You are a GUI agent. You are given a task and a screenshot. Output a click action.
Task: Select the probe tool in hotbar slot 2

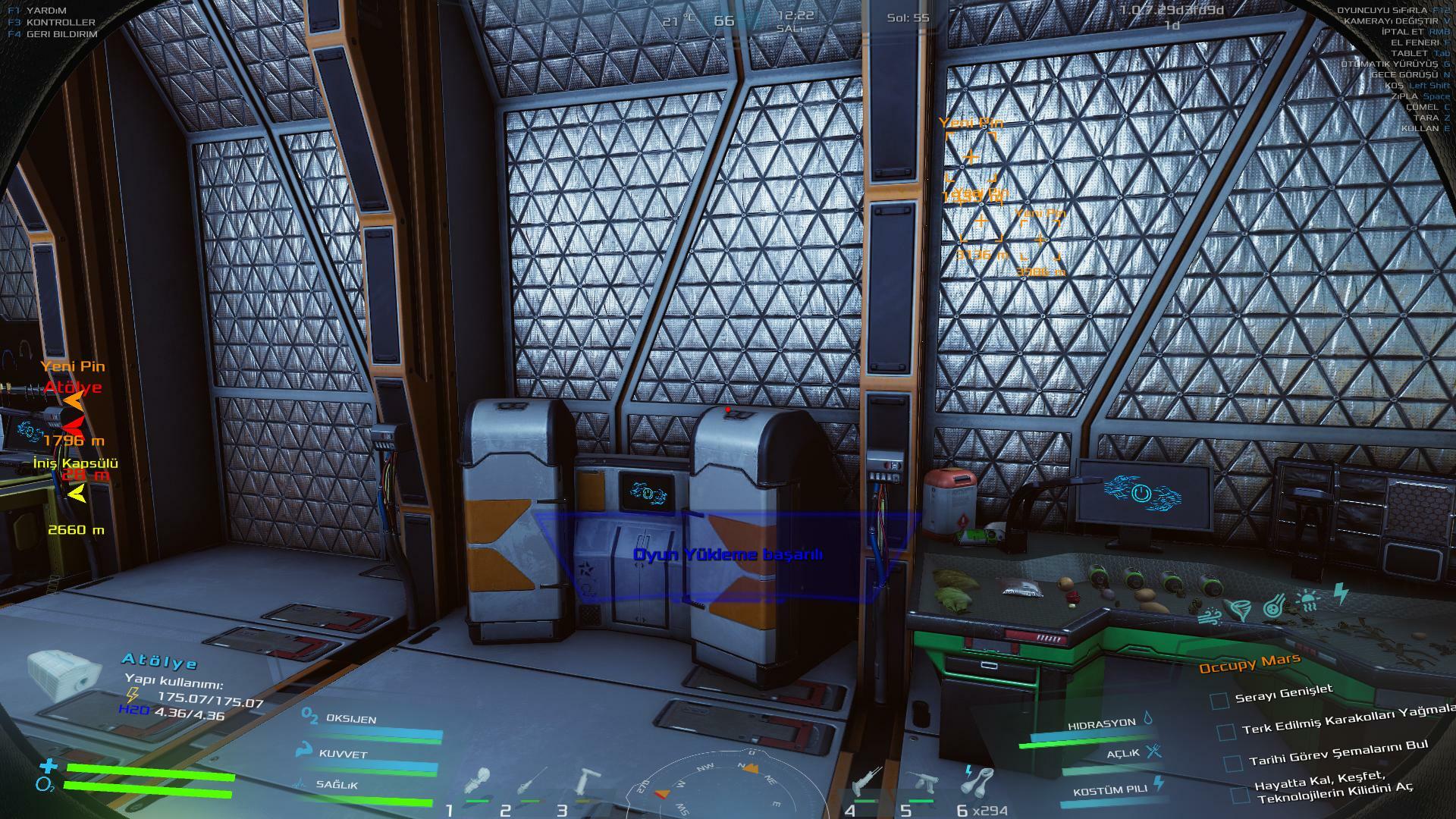[x=532, y=782]
